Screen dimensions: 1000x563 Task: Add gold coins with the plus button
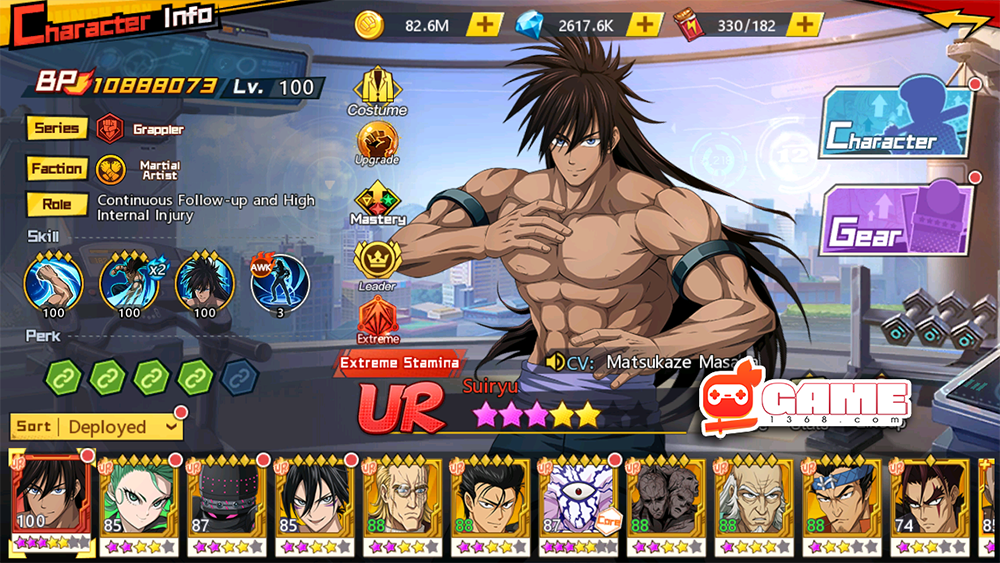pyautogui.click(x=484, y=24)
